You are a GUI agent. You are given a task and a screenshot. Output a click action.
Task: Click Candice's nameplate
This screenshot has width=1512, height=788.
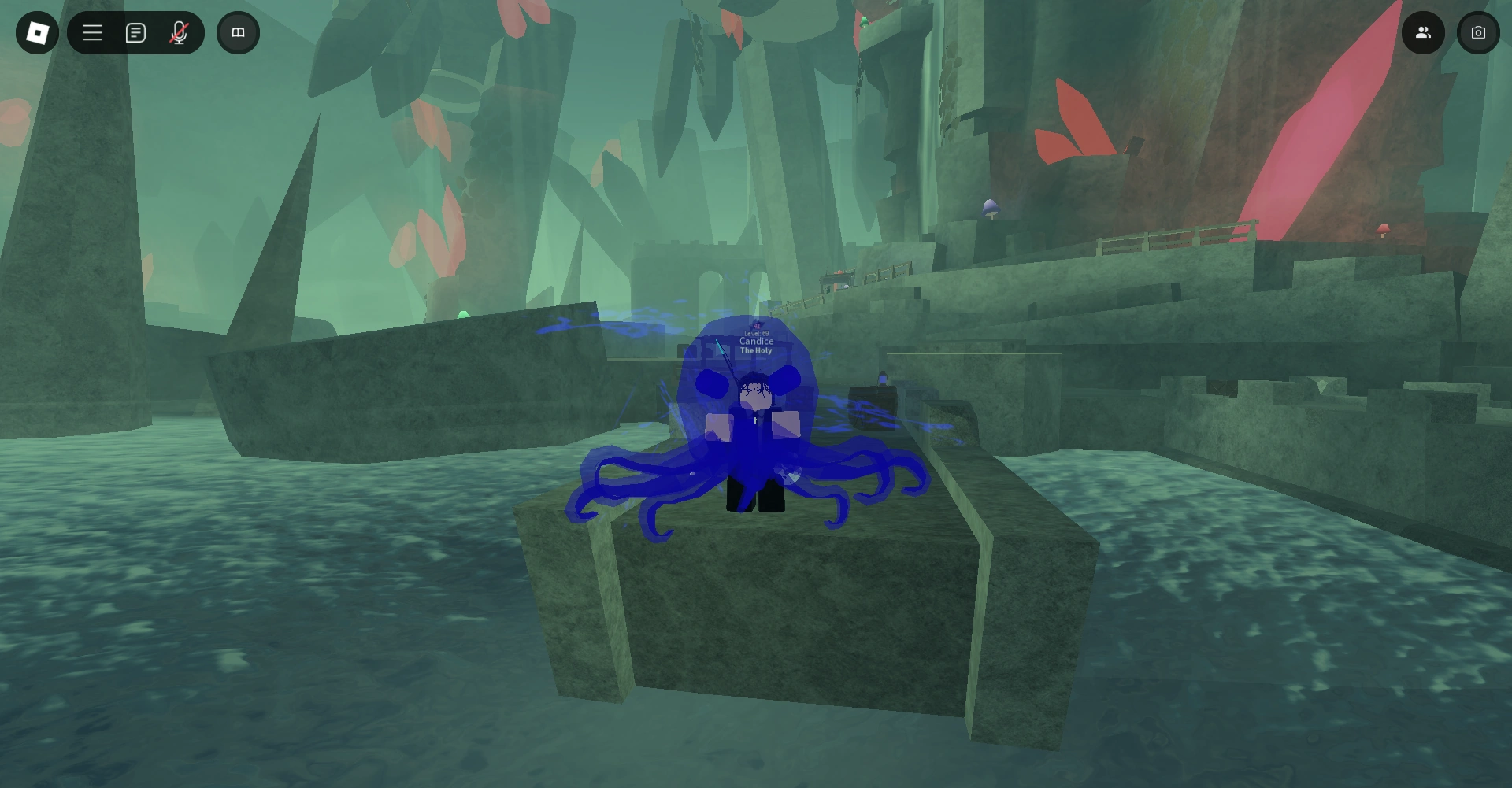(756, 342)
